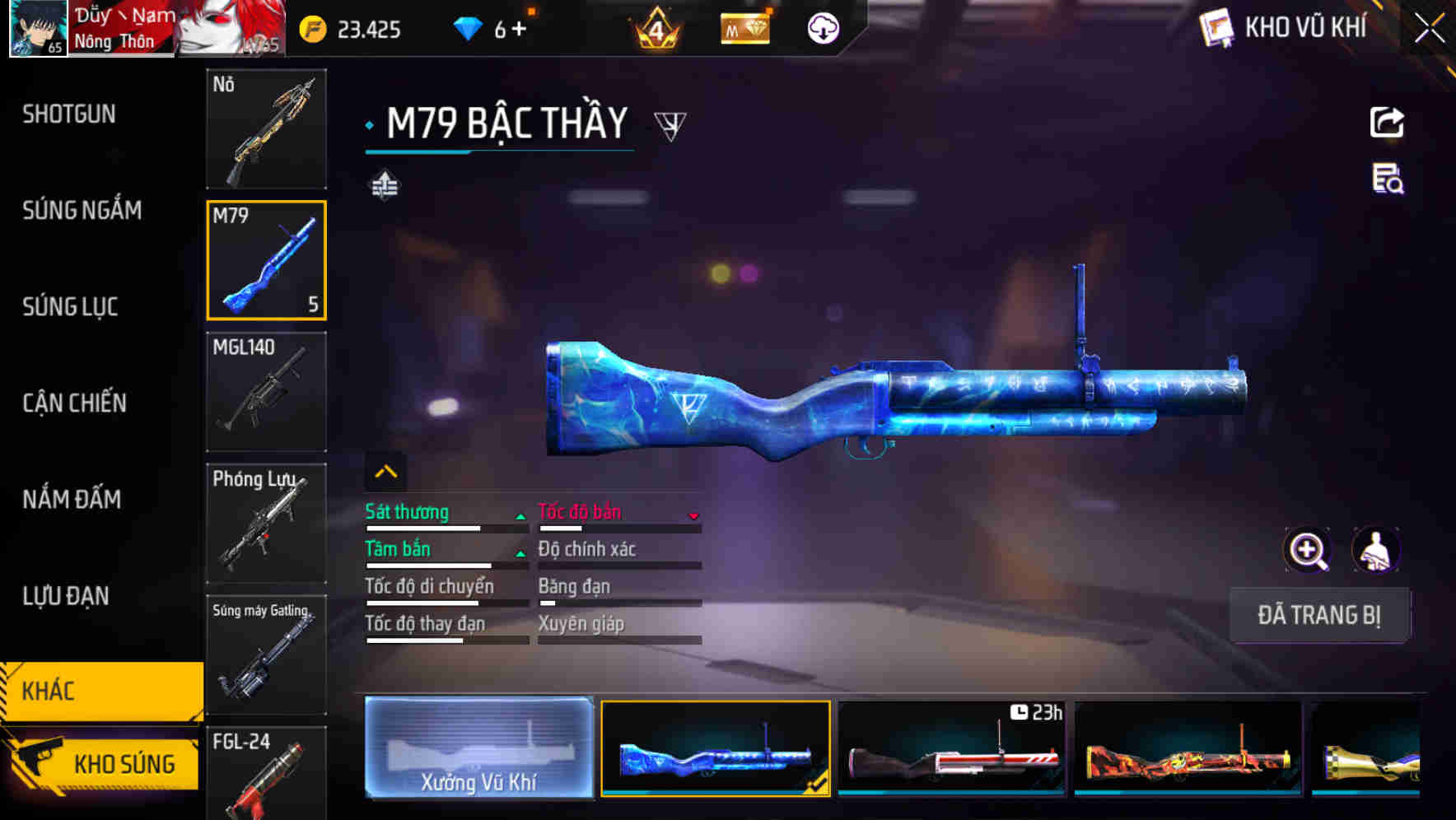The width and height of the screenshot is (1456, 820).
Task: Click the cloud download icon in top bar
Action: (822, 27)
